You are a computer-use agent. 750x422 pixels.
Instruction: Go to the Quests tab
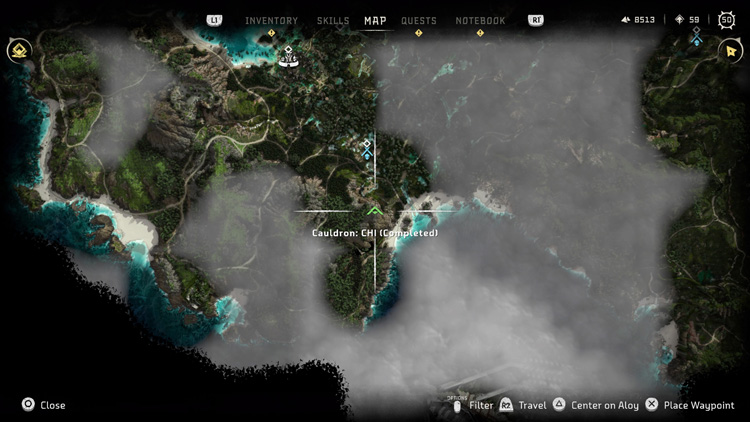click(x=419, y=20)
